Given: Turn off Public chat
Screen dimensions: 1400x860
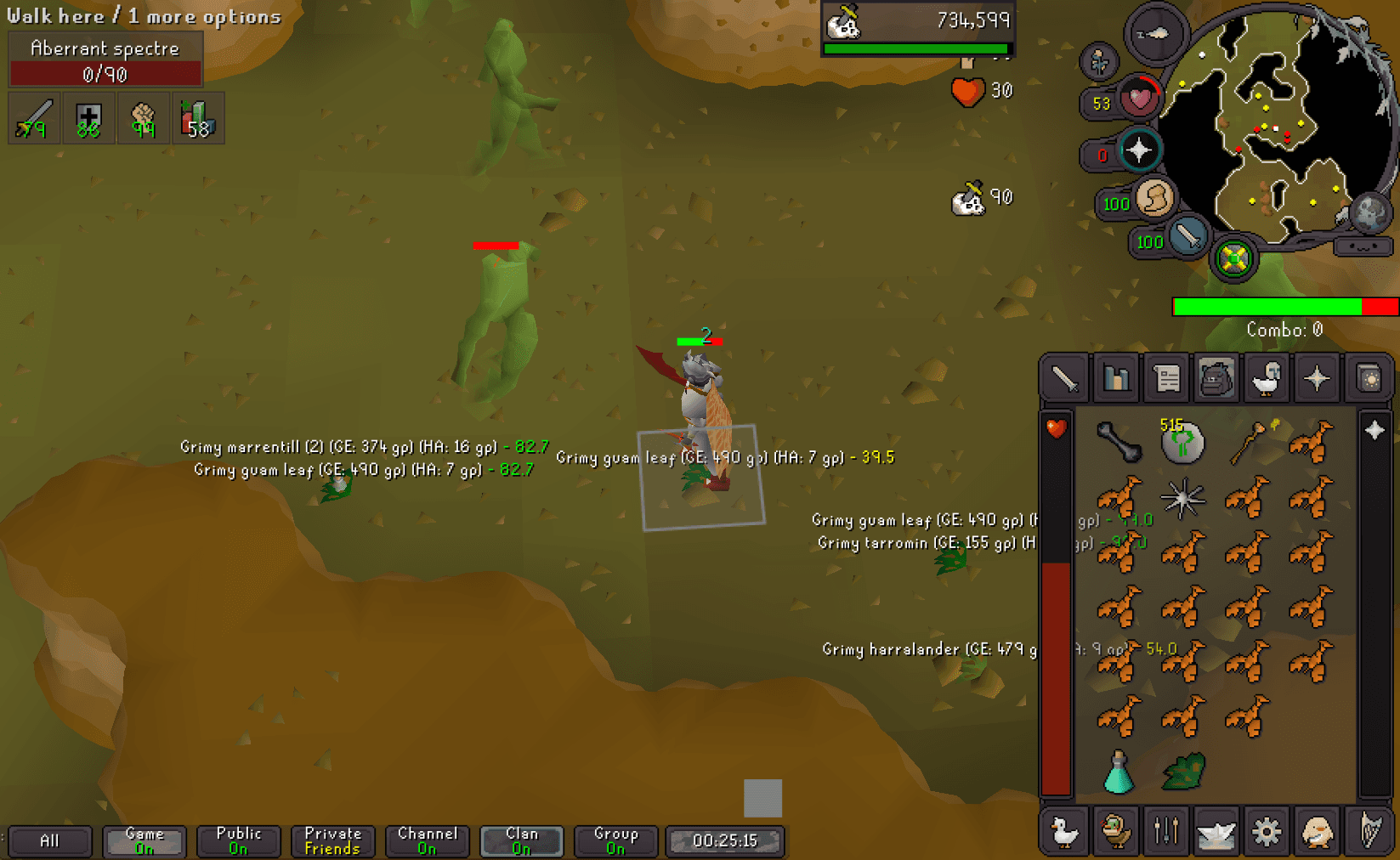Looking at the screenshot, I should click(x=238, y=840).
